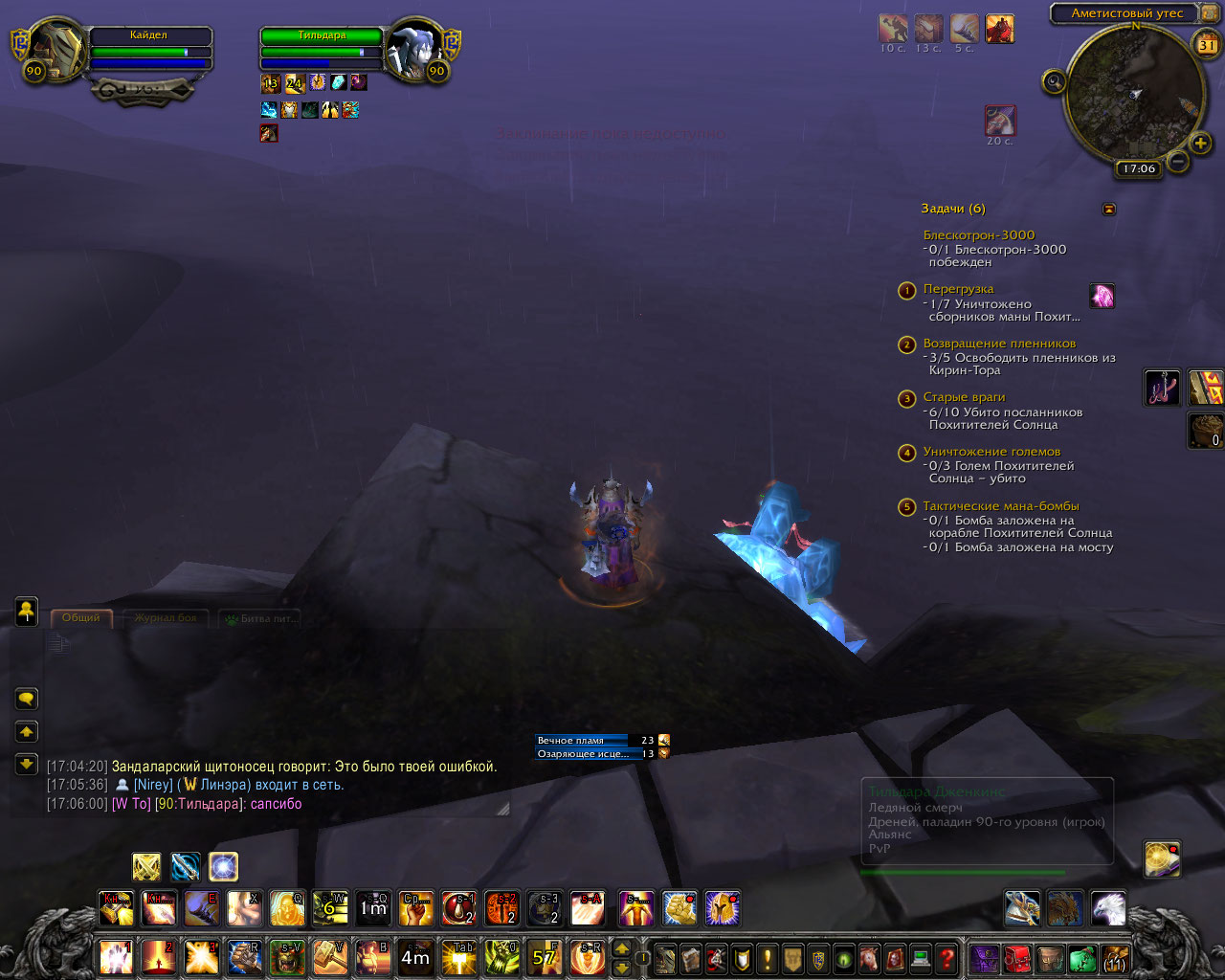The height and width of the screenshot is (980, 1225).
Task: Click the target portrait of Тильдара
Action: [417, 46]
